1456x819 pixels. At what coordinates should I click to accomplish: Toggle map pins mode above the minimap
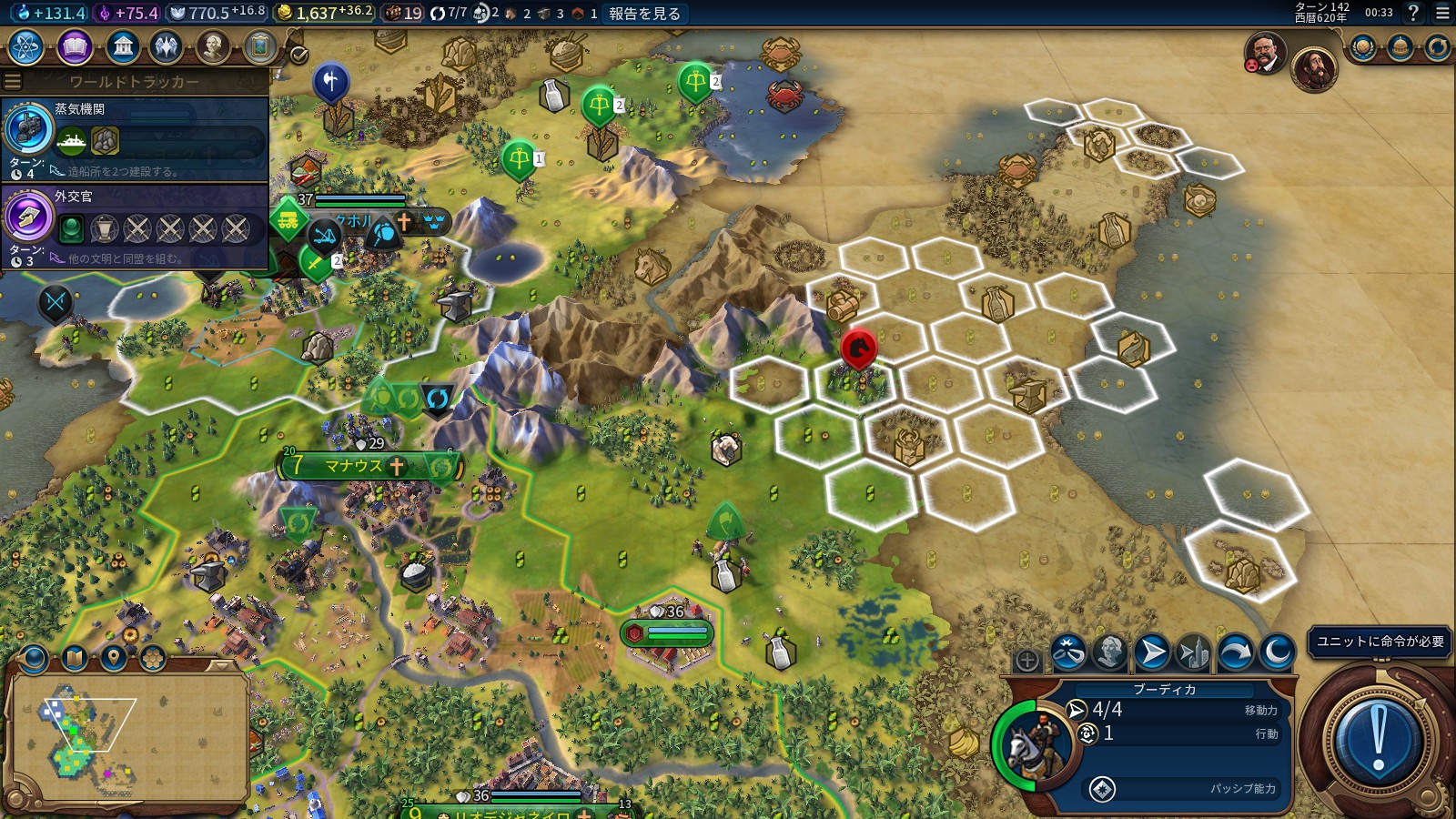click(112, 657)
